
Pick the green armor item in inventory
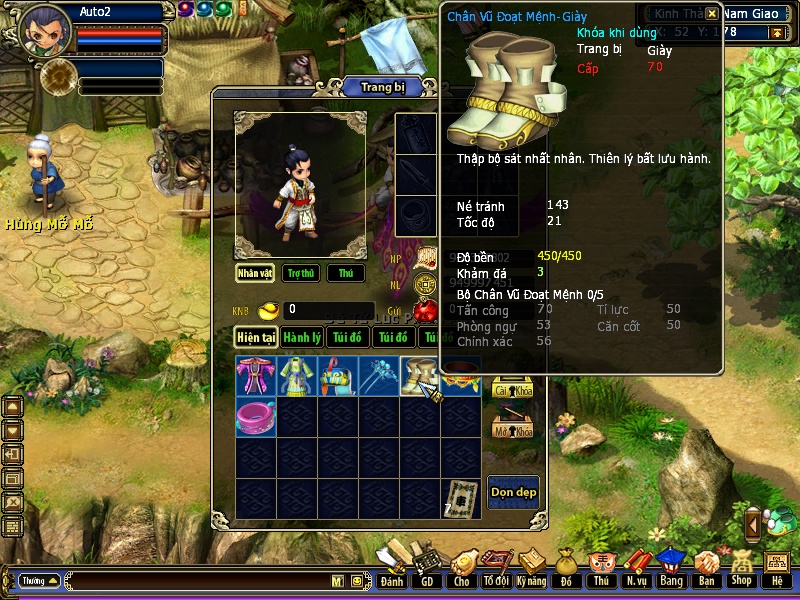pos(297,376)
